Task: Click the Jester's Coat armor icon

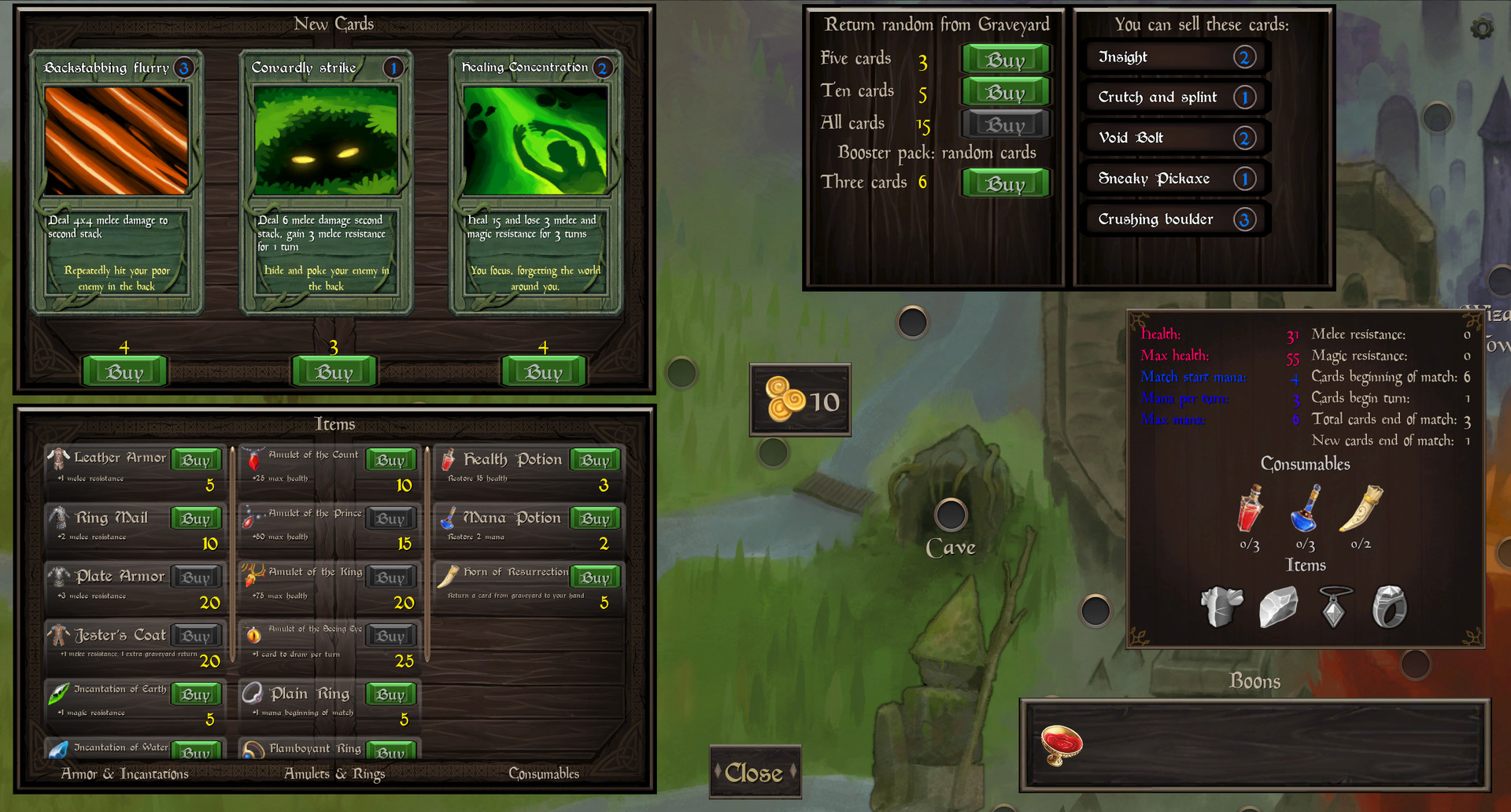Action: (x=59, y=635)
